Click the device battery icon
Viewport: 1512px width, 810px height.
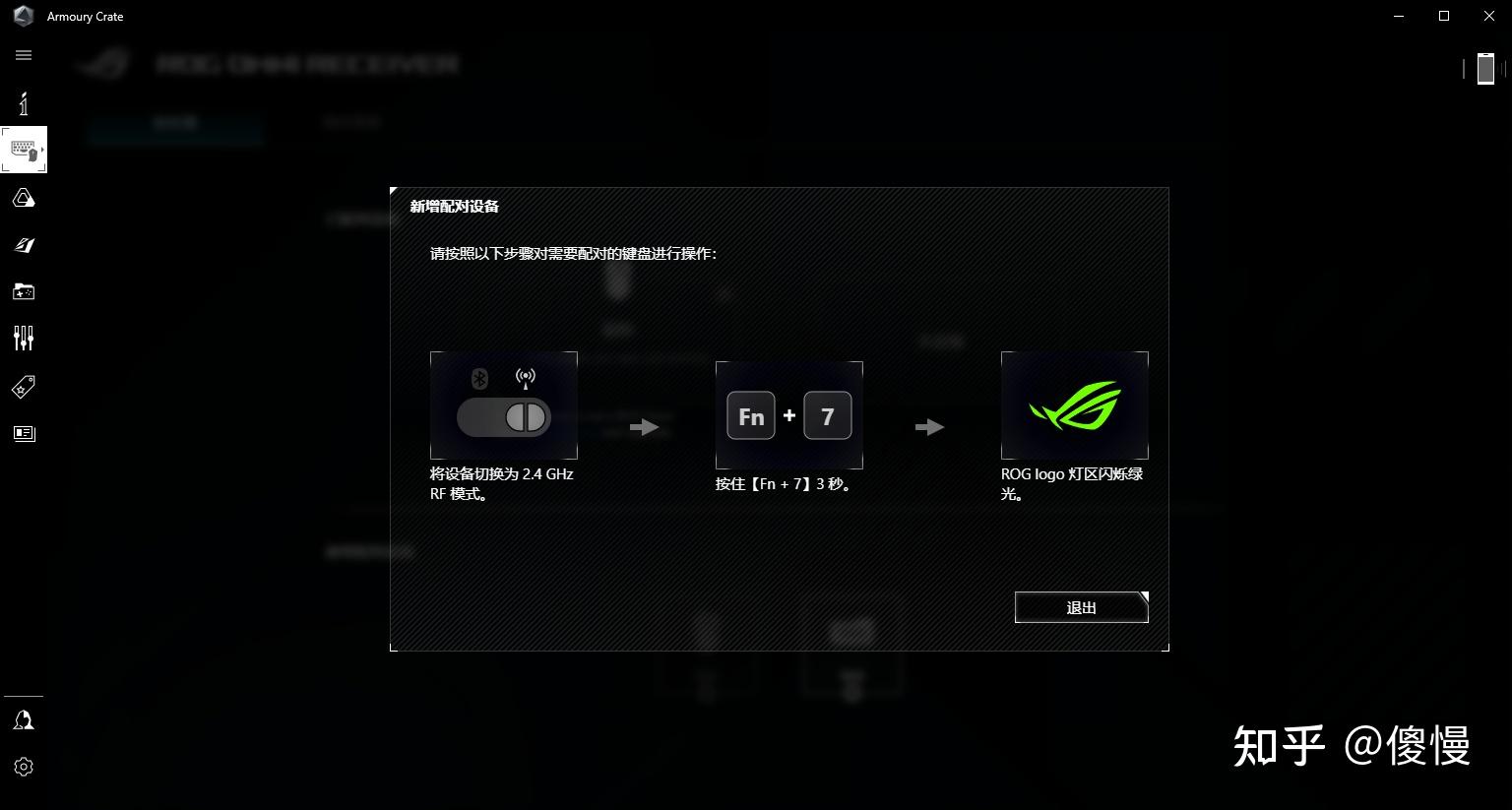pos(1485,69)
